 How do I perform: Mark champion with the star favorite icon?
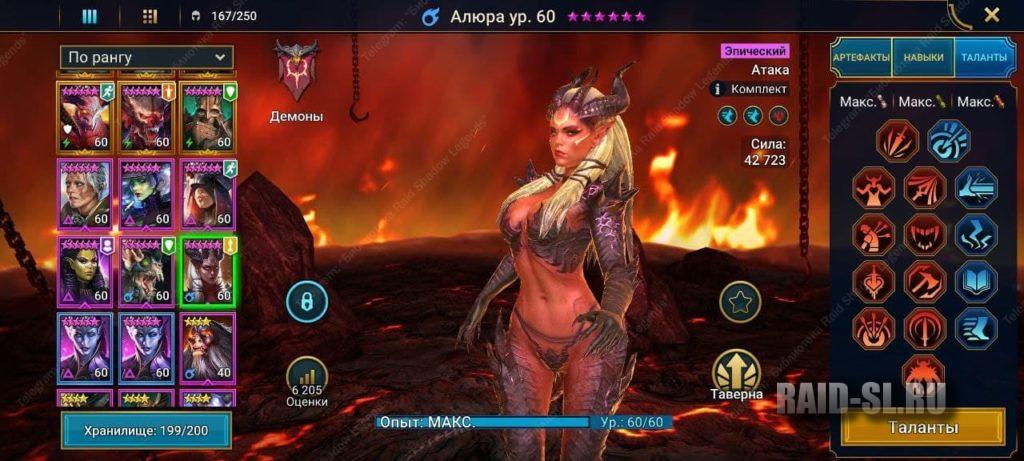click(740, 302)
